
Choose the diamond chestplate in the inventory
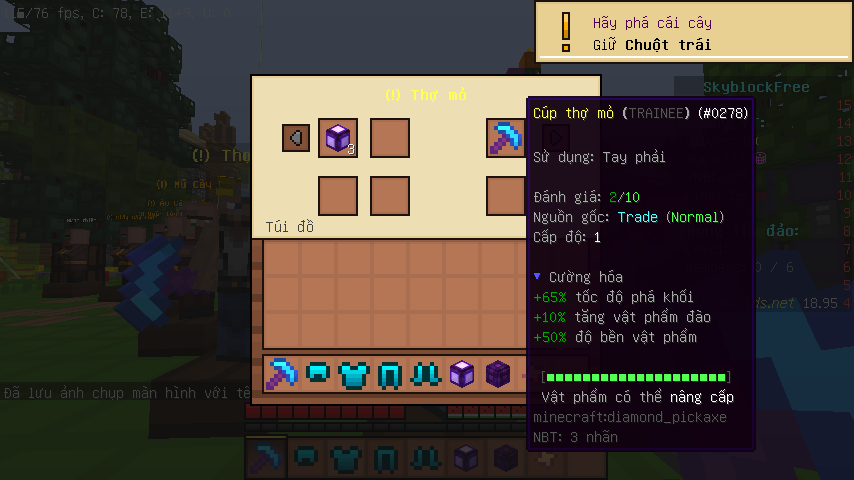coord(354,375)
